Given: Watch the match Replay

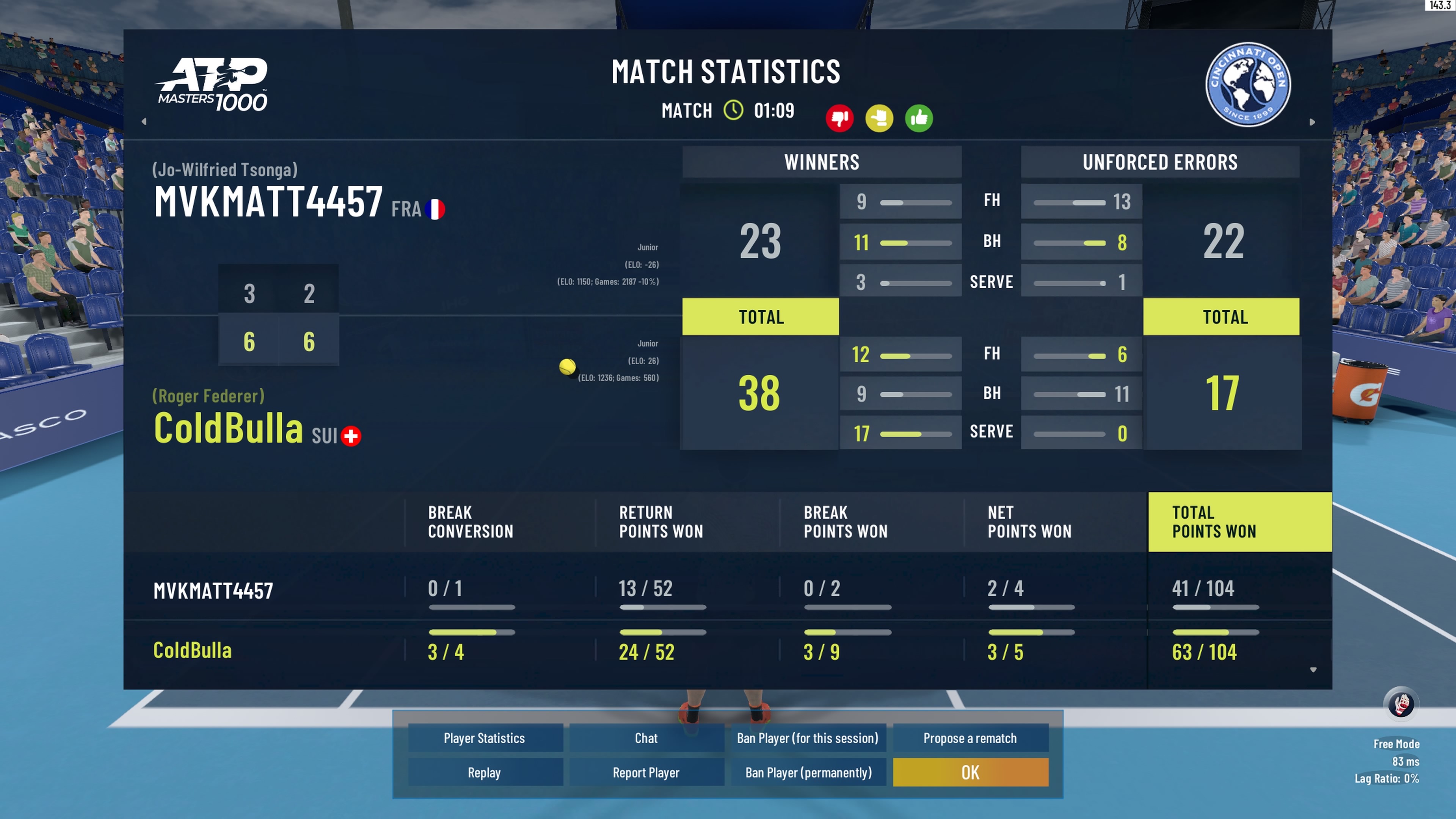Looking at the screenshot, I should [485, 773].
